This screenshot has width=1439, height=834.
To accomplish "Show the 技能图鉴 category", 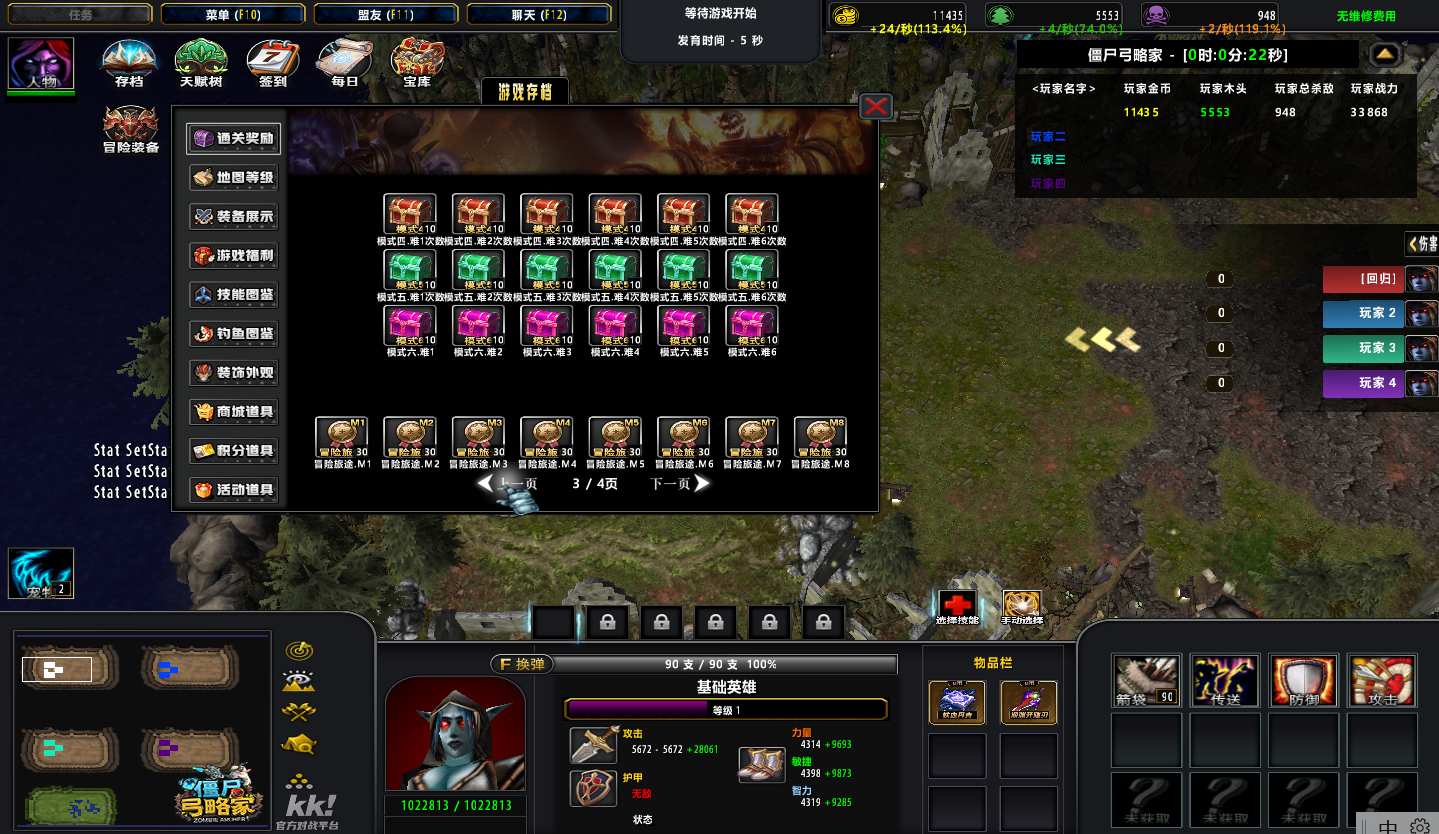I will 233,295.
